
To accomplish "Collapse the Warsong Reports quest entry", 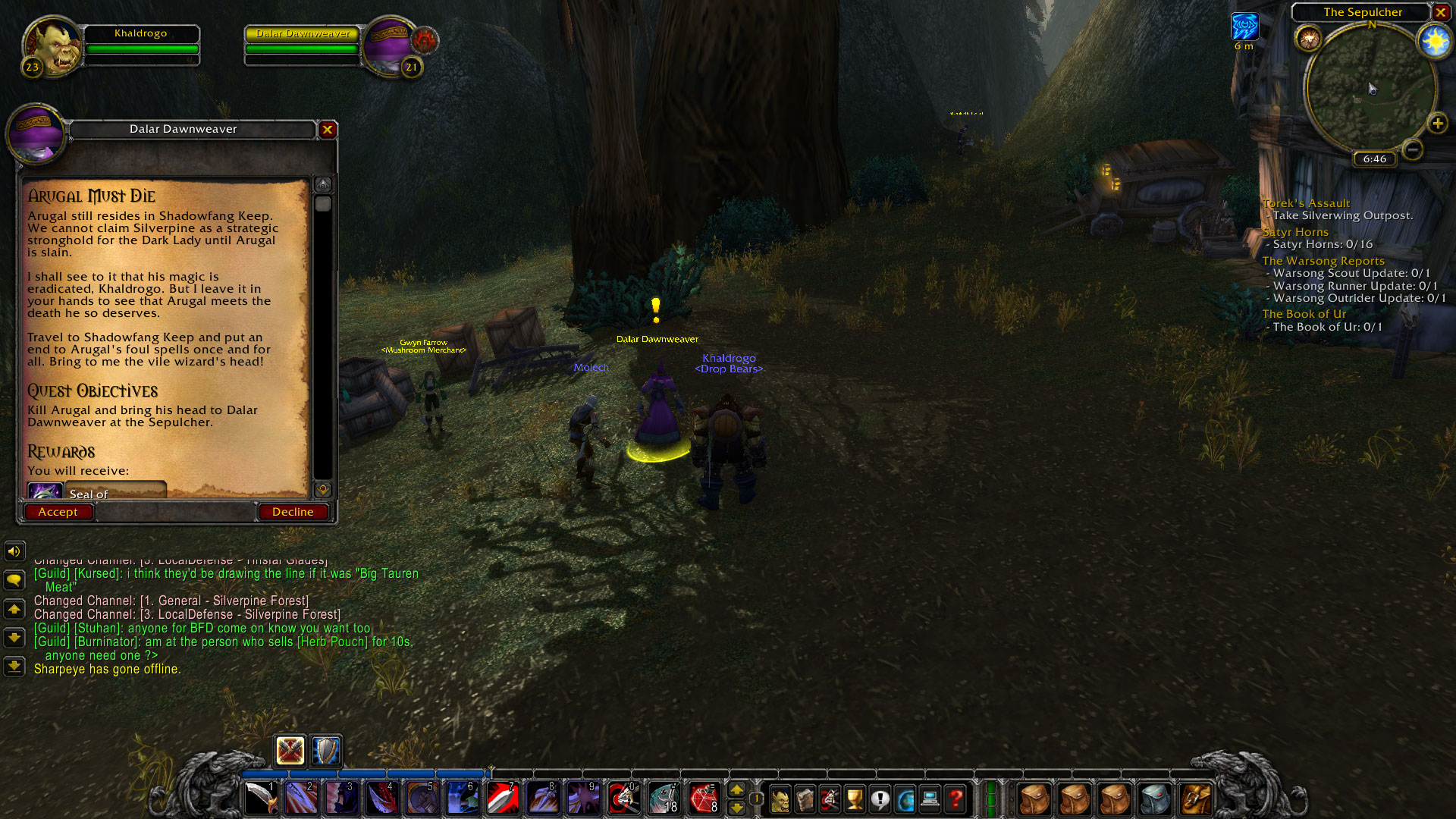I will (x=1323, y=260).
